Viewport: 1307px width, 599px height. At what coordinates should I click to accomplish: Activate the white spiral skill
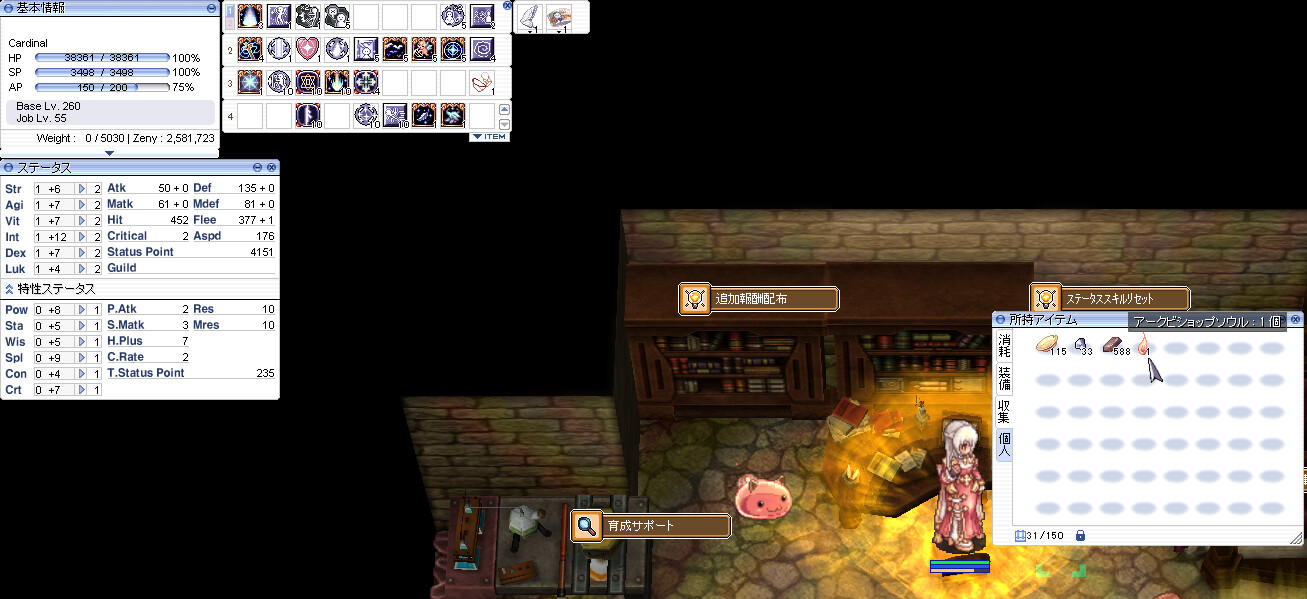(x=481, y=48)
